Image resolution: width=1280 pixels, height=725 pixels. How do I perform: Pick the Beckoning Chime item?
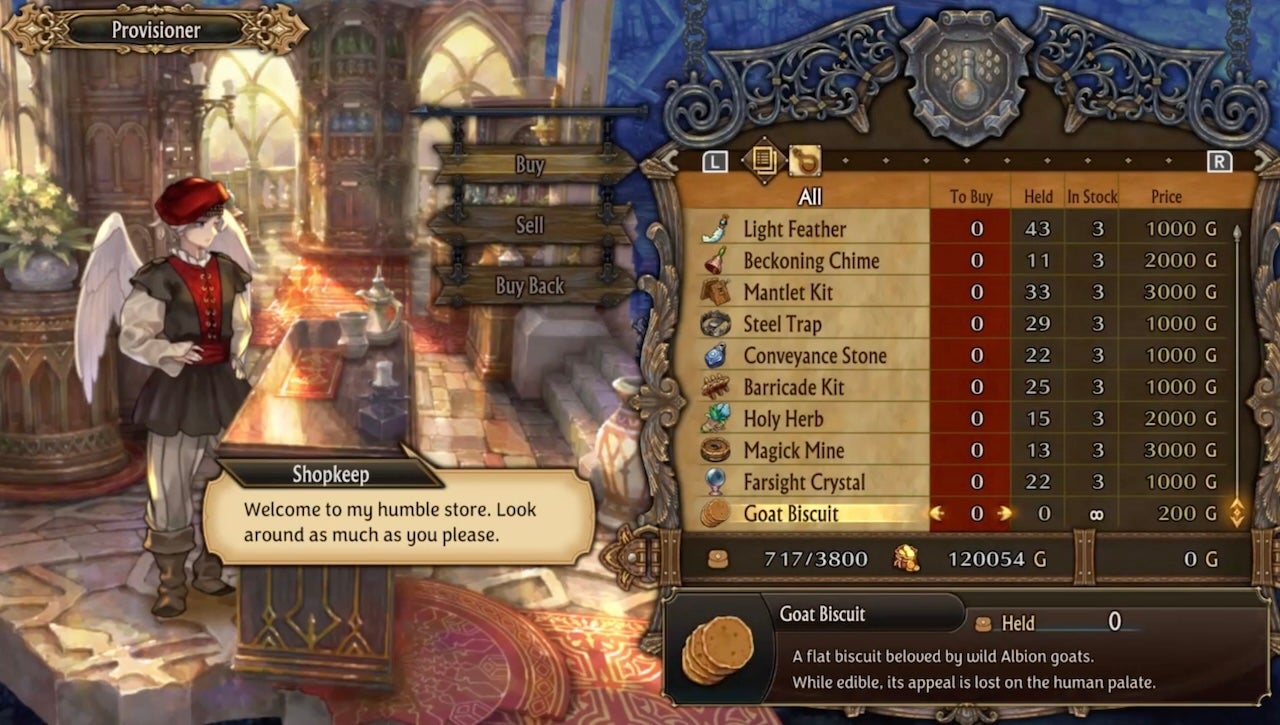tap(811, 261)
